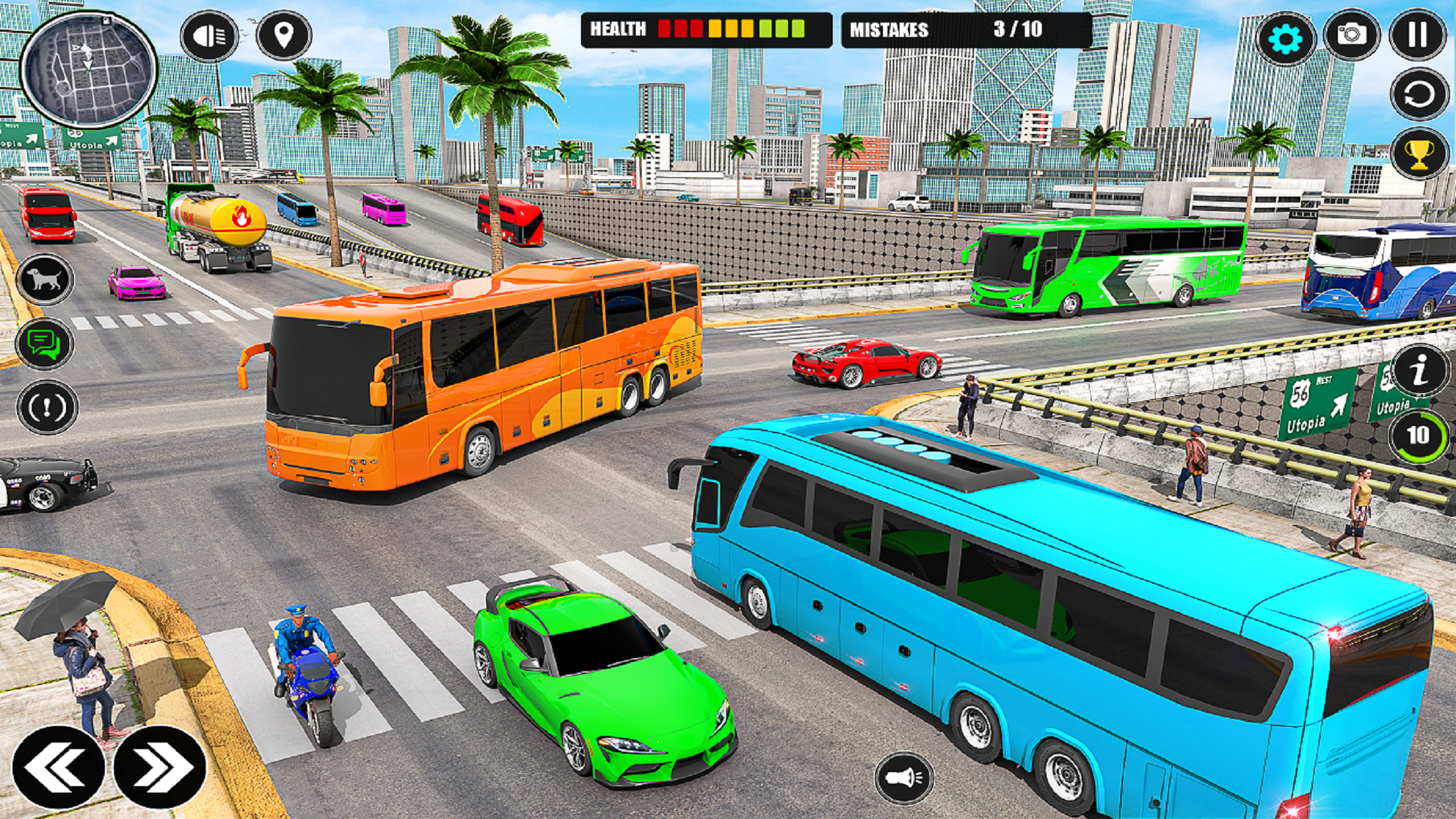Pause the game
1456x819 pixels.
1418,34
